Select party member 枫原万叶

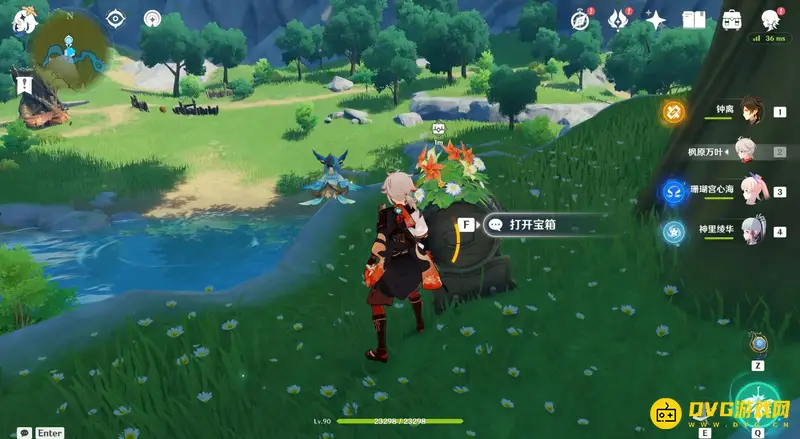pos(750,151)
